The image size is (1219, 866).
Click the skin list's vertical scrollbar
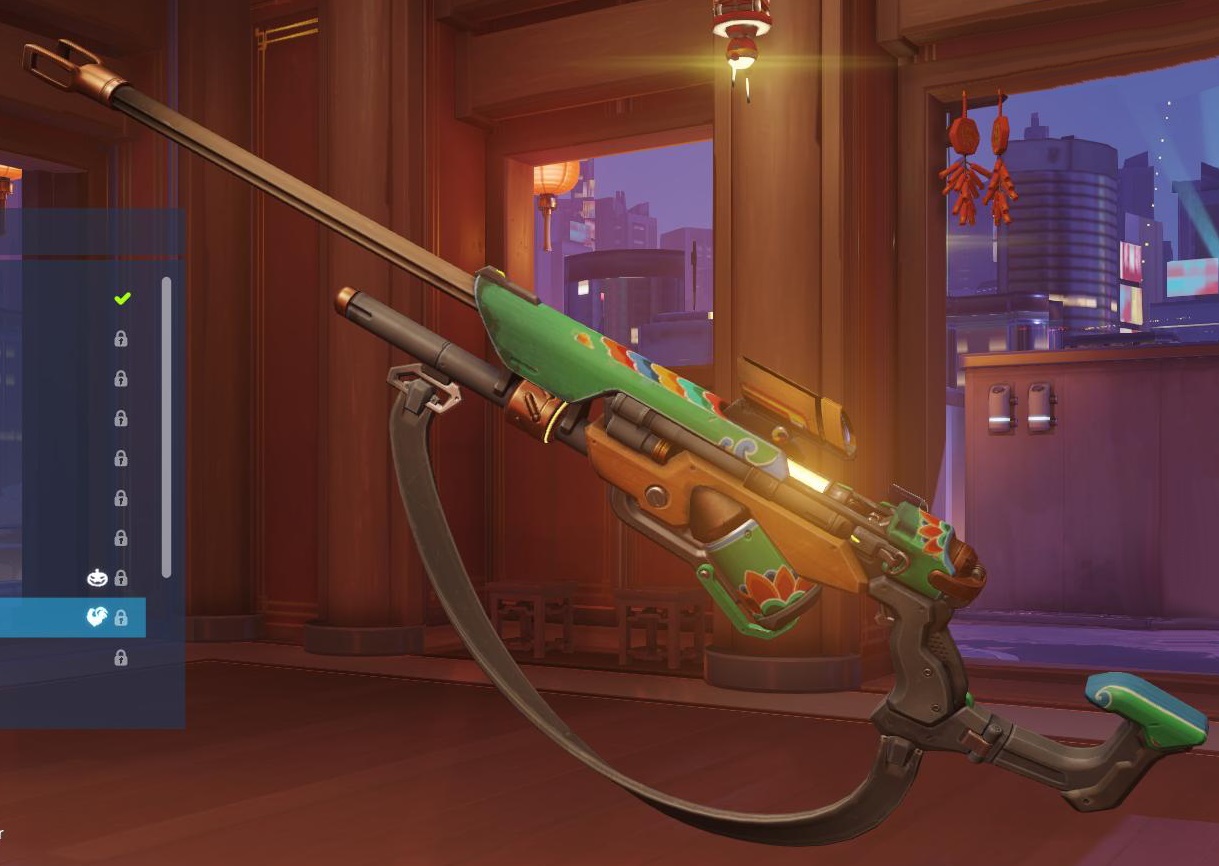[x=166, y=425]
